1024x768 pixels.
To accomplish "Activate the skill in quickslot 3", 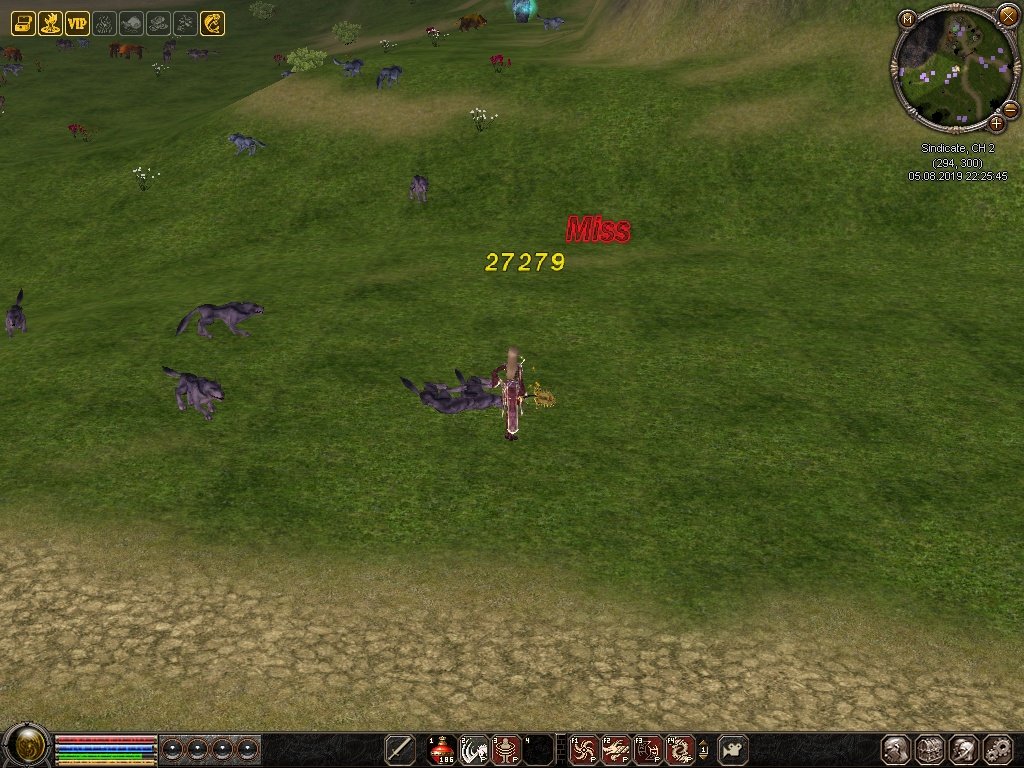I will click(x=507, y=750).
